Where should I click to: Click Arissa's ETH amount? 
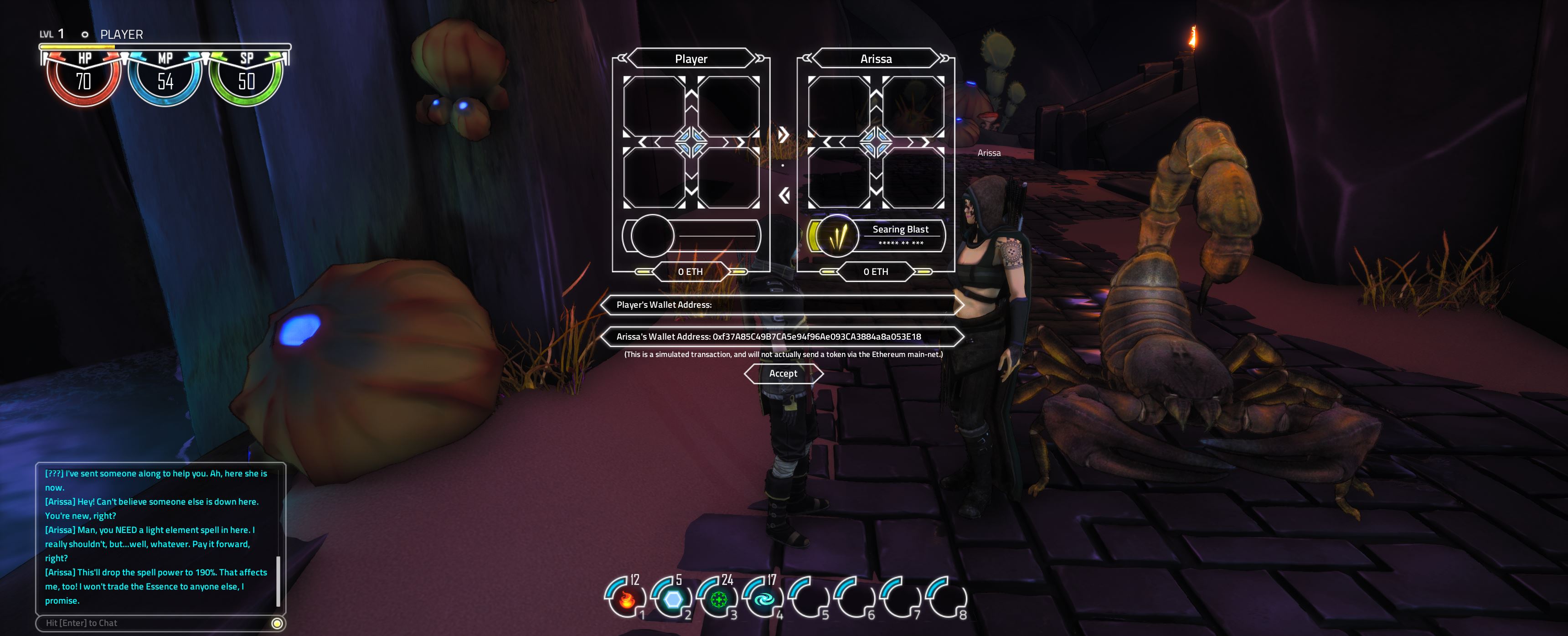(875, 271)
